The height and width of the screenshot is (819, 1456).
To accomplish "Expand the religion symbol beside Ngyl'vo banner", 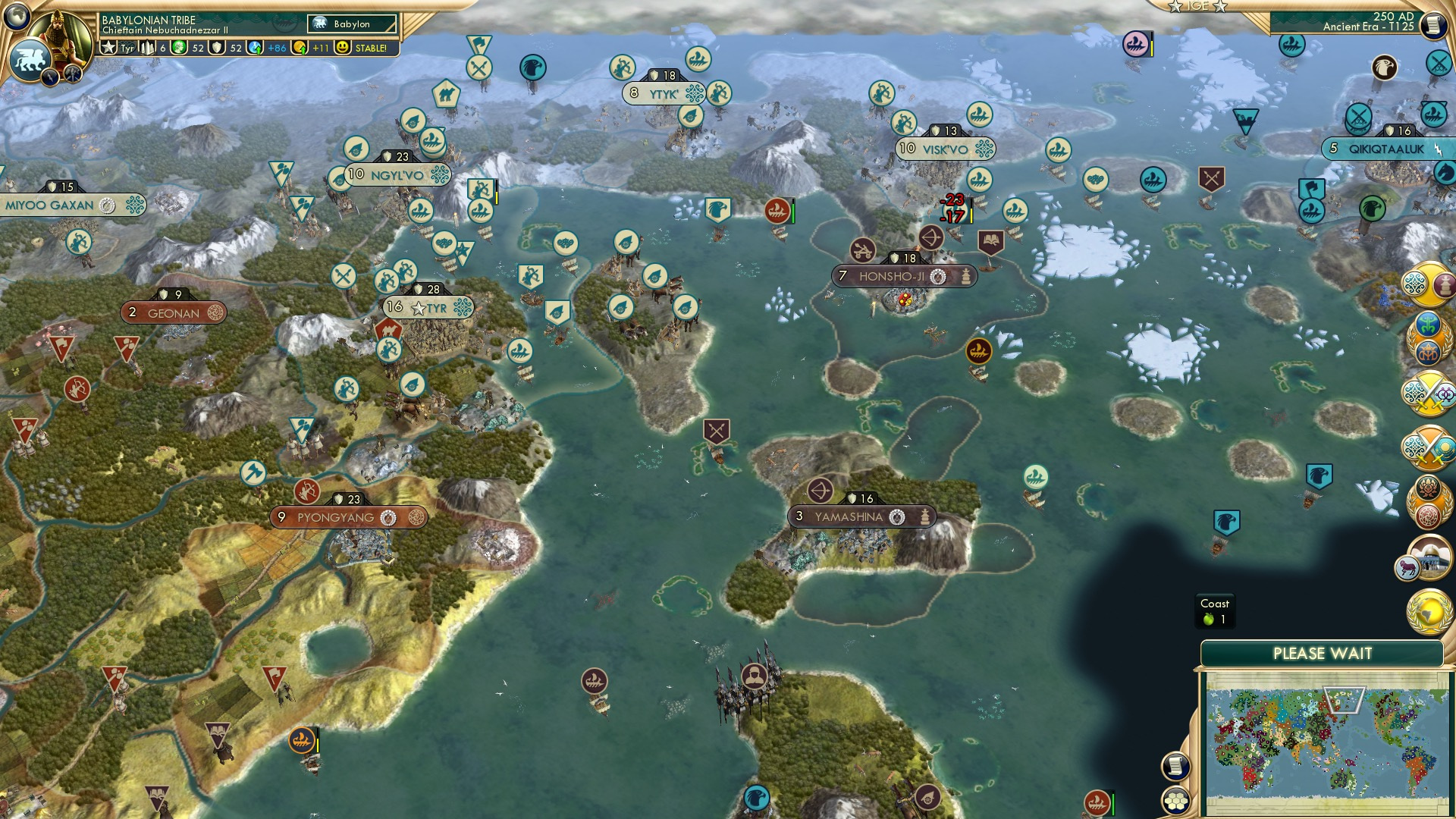I will 438,175.
